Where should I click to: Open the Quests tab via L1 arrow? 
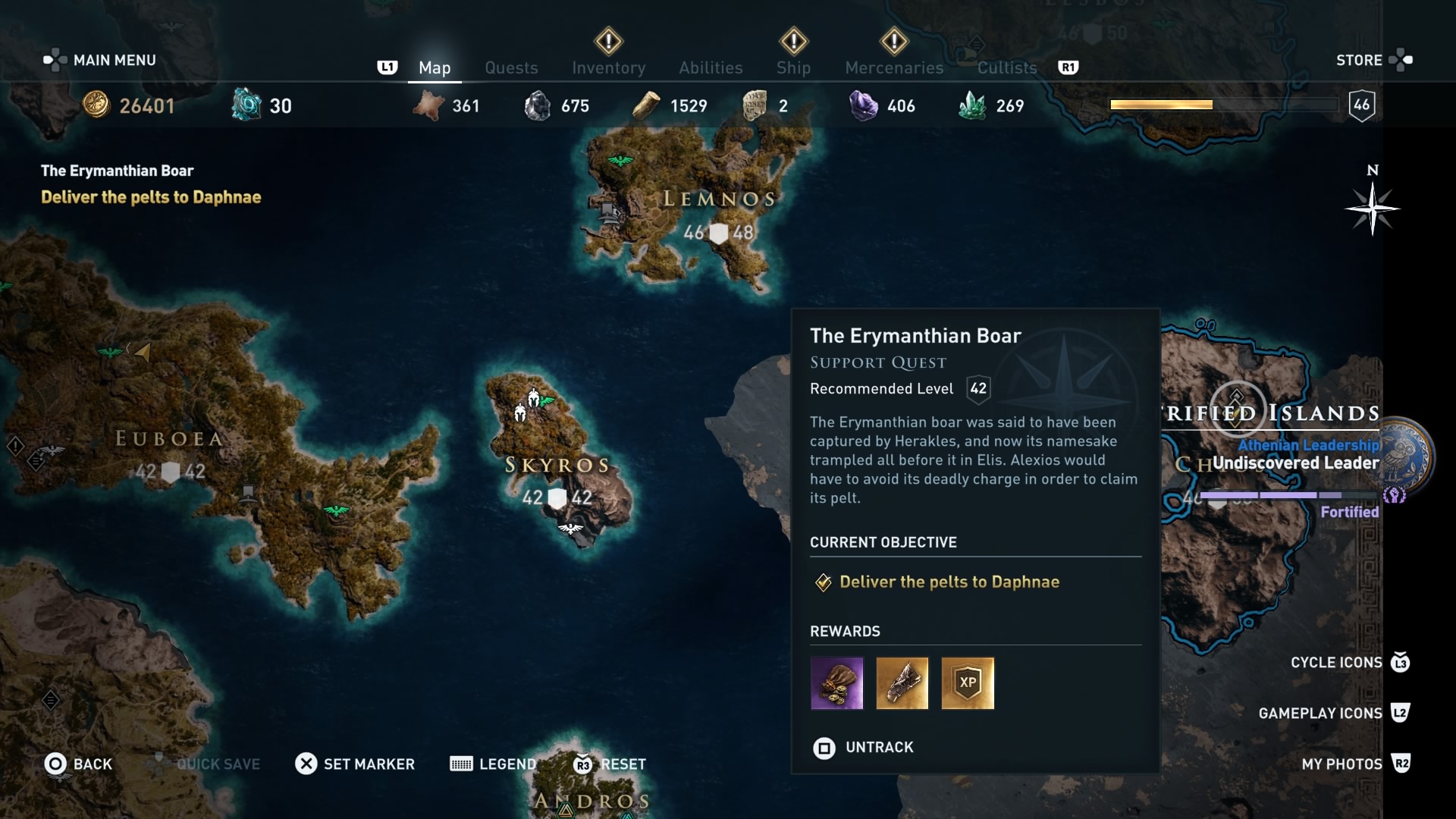pos(388,67)
